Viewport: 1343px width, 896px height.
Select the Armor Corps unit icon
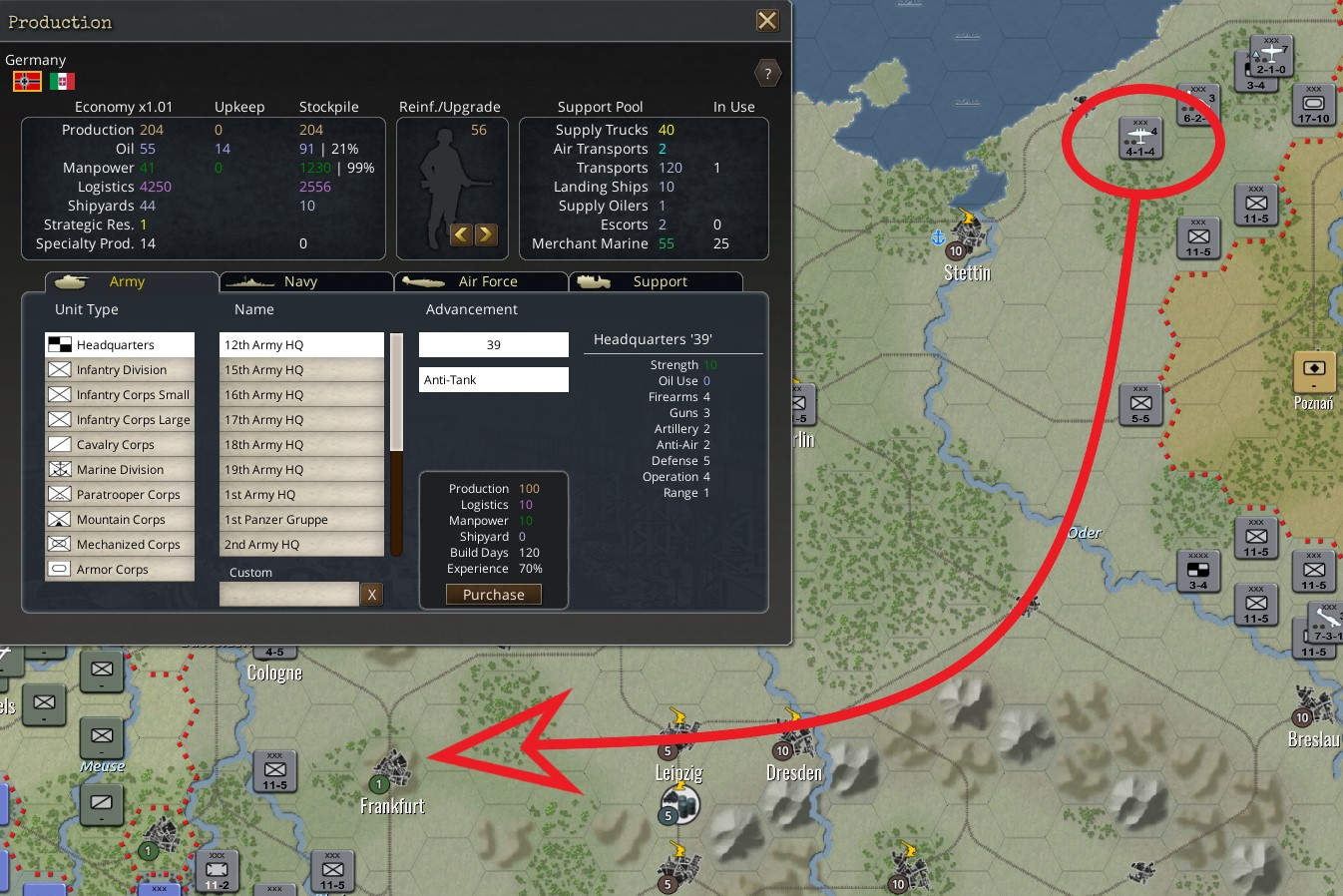point(61,569)
